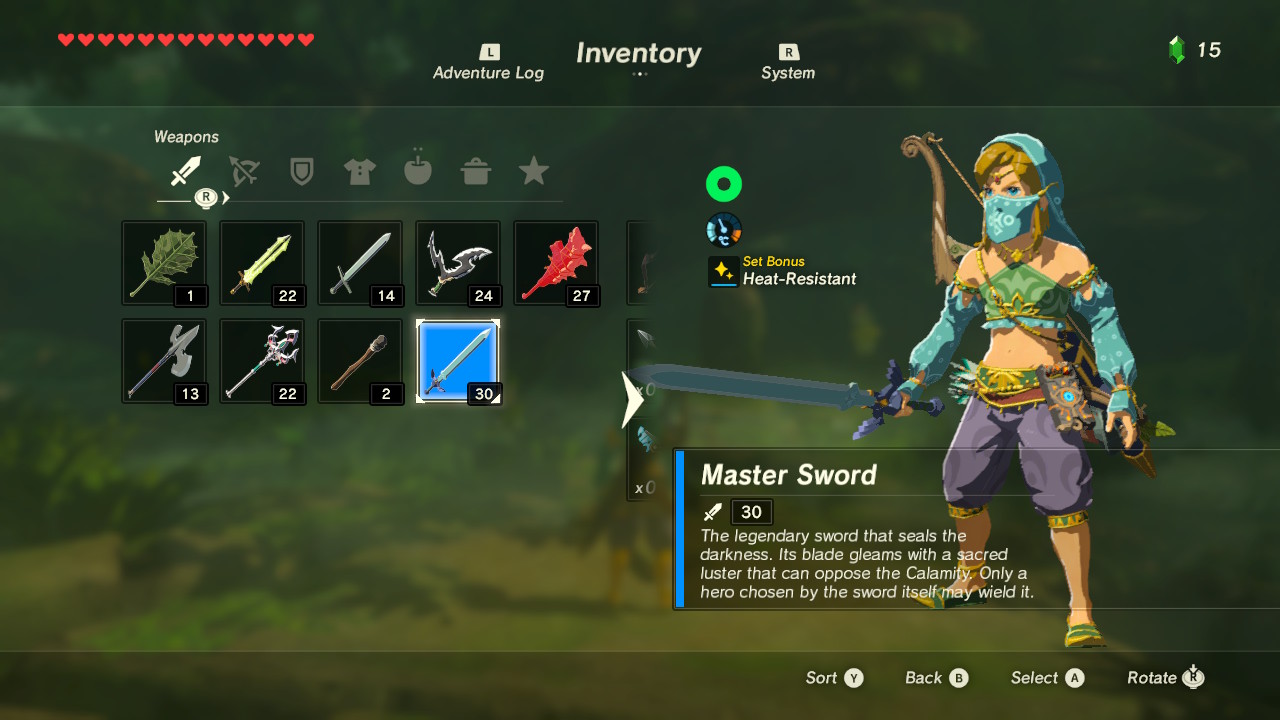
Task: Open the Weapons category tab
Action: tap(186, 170)
